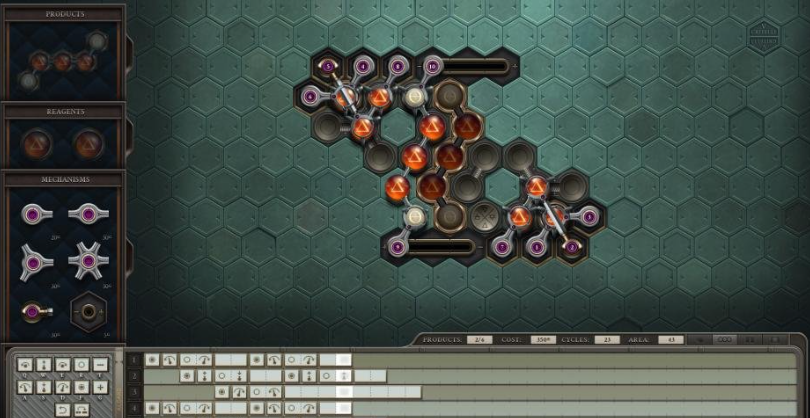The image size is (810, 418).
Task: Pick the plus track instruction
Action: (101, 386)
